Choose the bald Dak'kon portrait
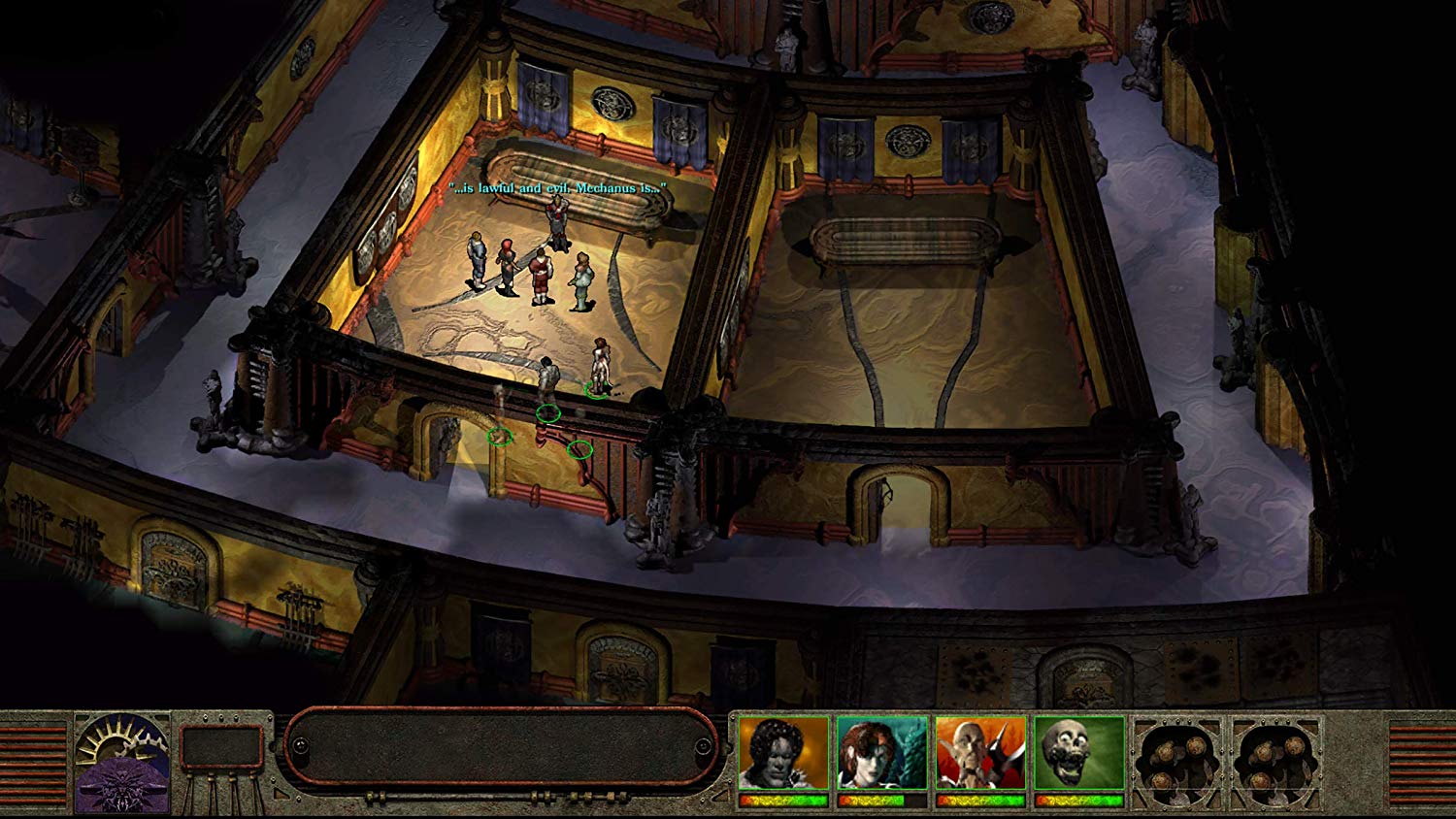This screenshot has width=1456, height=819. pyautogui.click(x=980, y=754)
